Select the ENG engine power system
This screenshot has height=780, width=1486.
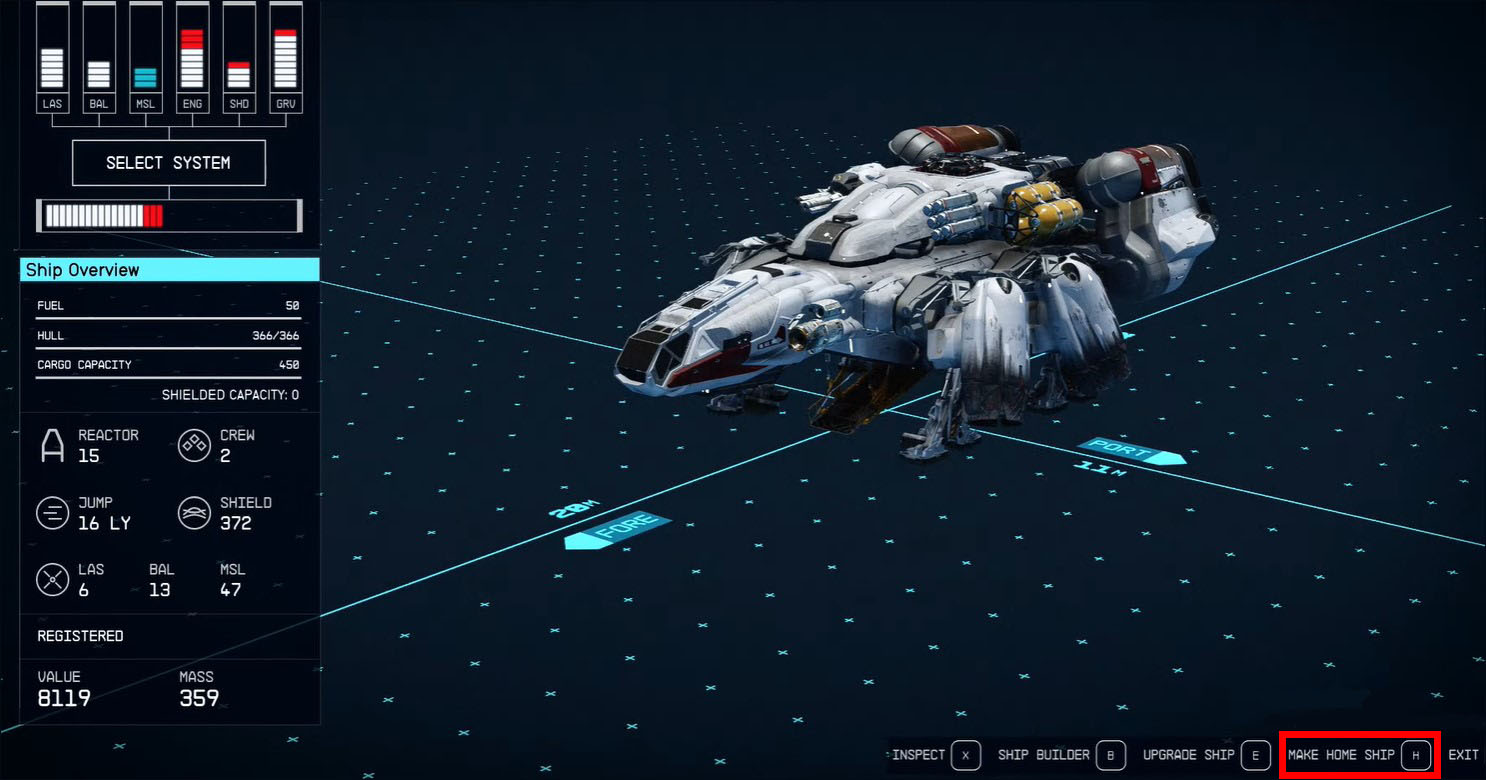click(192, 58)
